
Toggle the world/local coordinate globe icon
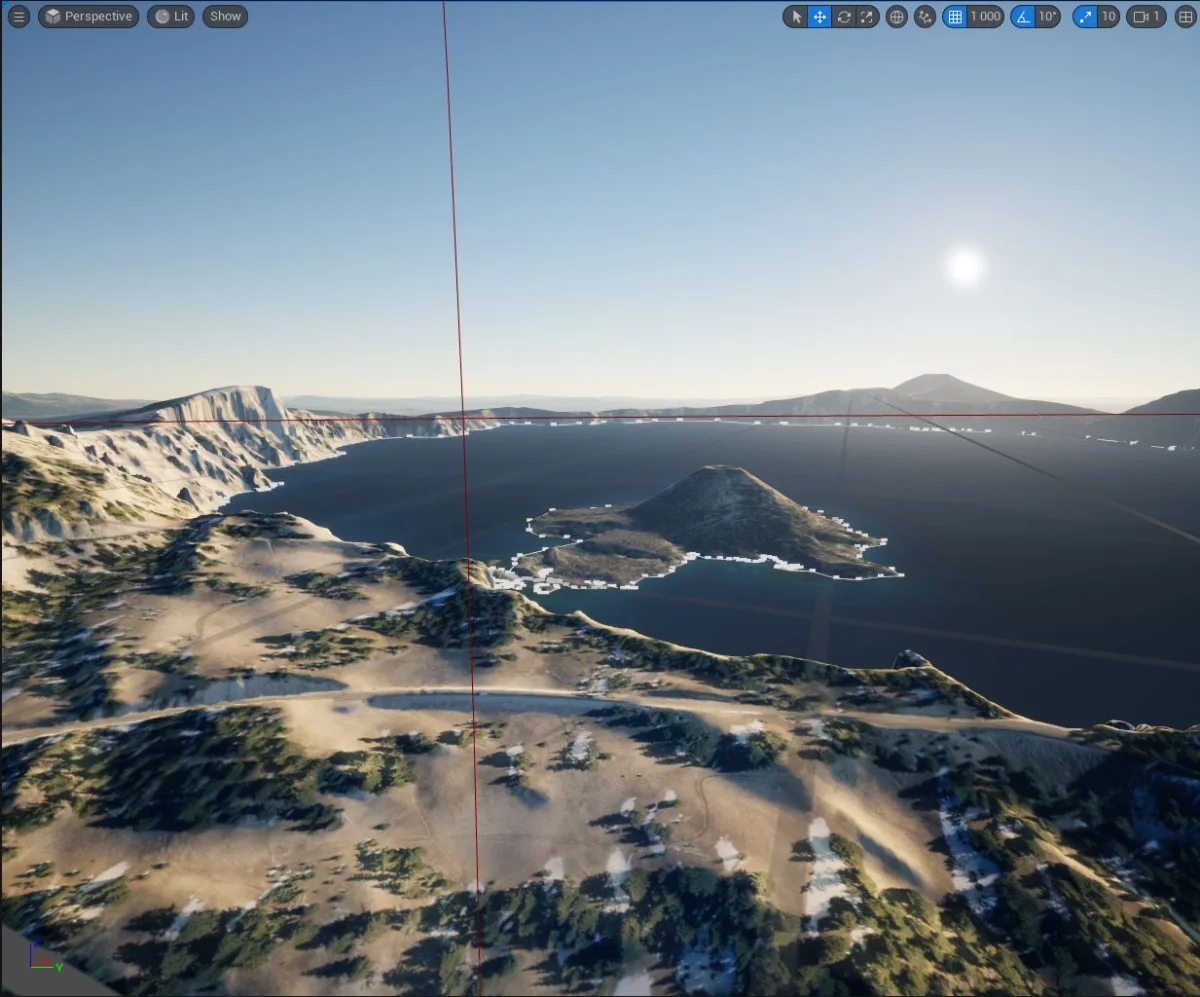pos(897,16)
